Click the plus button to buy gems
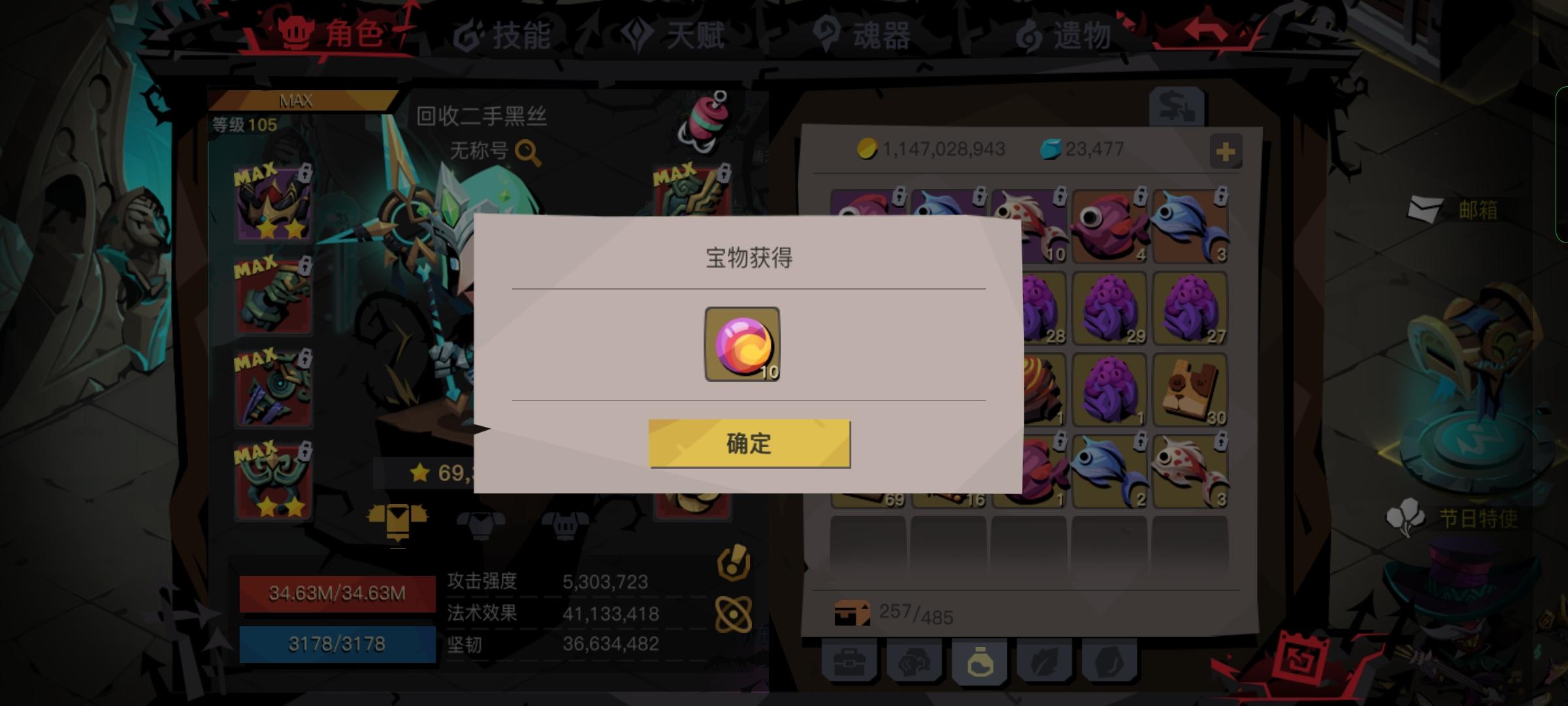The image size is (1568, 706). coord(1226,152)
